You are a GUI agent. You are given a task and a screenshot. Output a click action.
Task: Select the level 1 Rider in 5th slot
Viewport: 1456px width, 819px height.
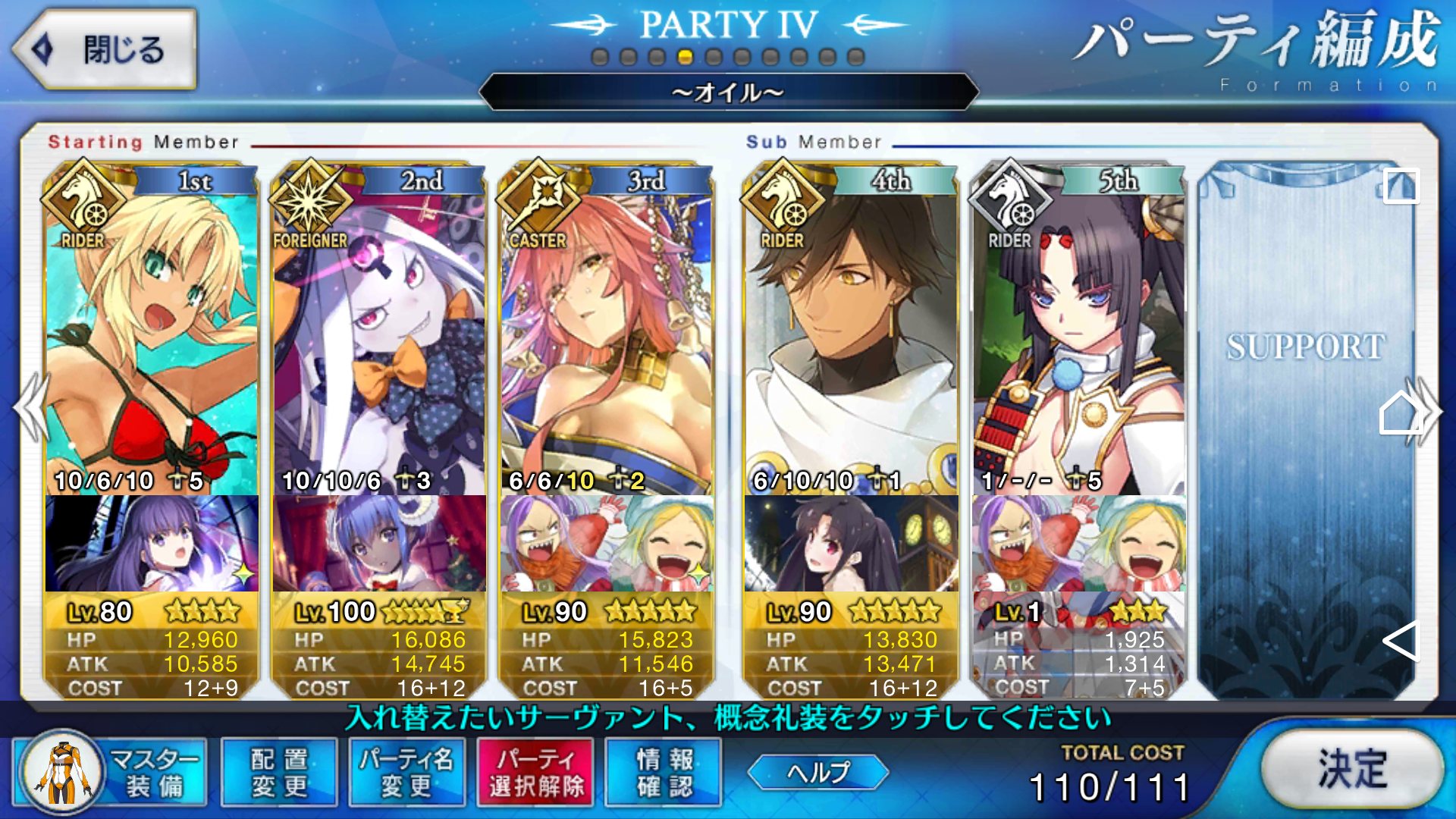click(1078, 334)
